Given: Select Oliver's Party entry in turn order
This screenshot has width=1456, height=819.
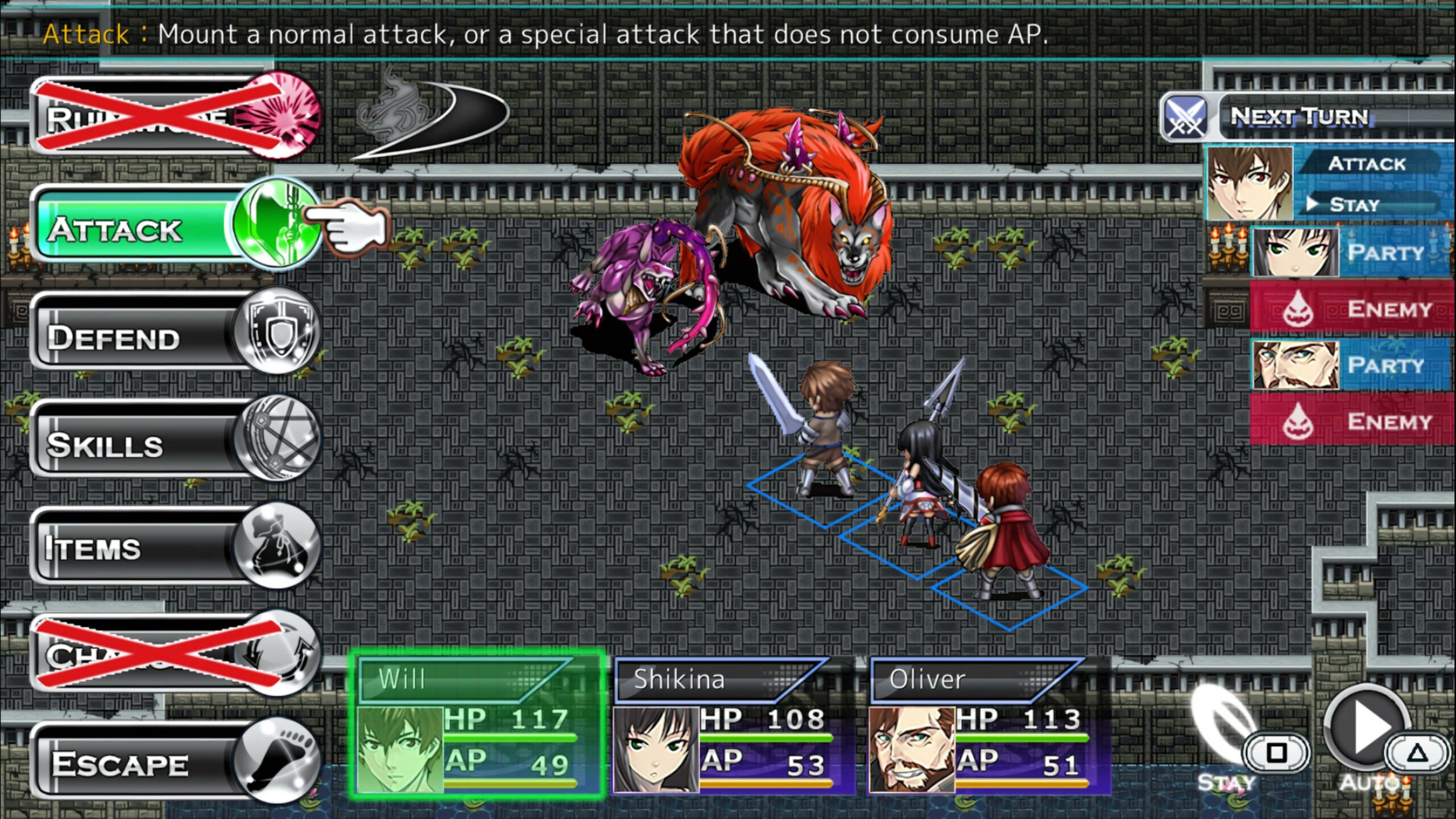Looking at the screenshot, I should pyautogui.click(x=1351, y=365).
